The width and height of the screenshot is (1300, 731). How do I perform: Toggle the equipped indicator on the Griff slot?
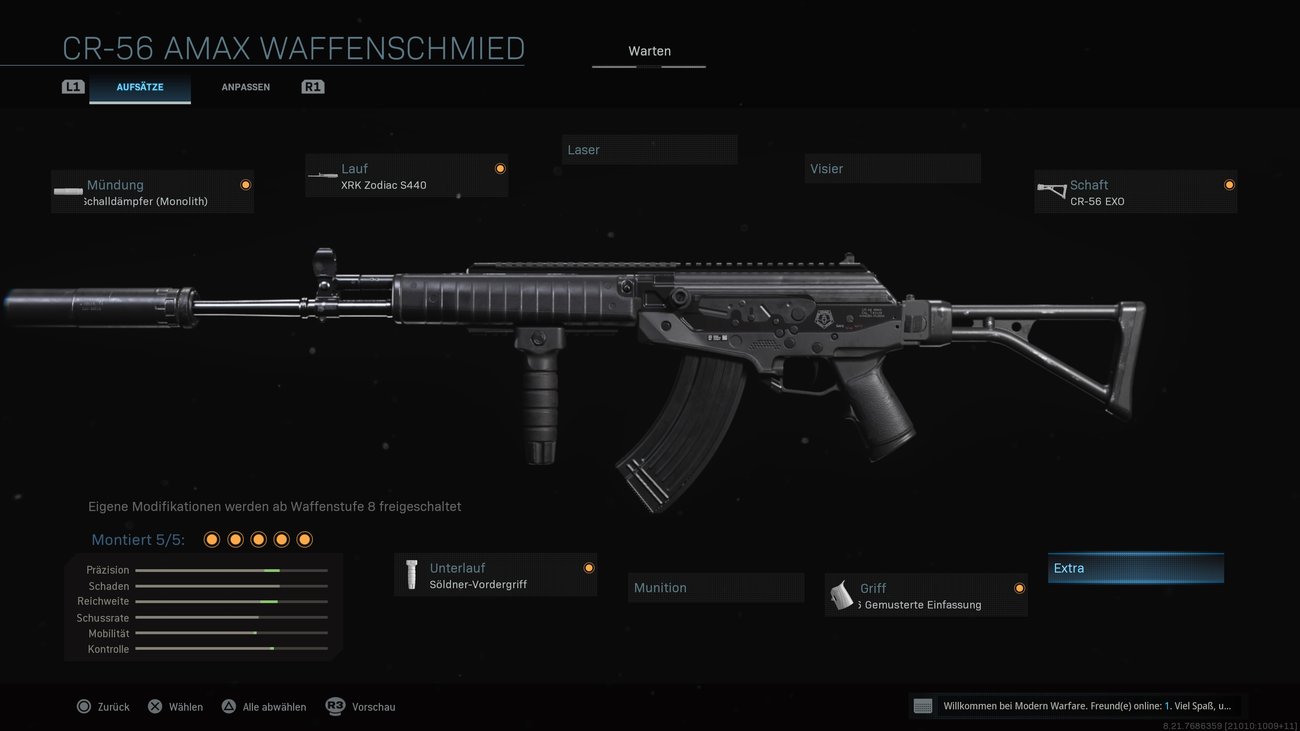pos(1019,587)
